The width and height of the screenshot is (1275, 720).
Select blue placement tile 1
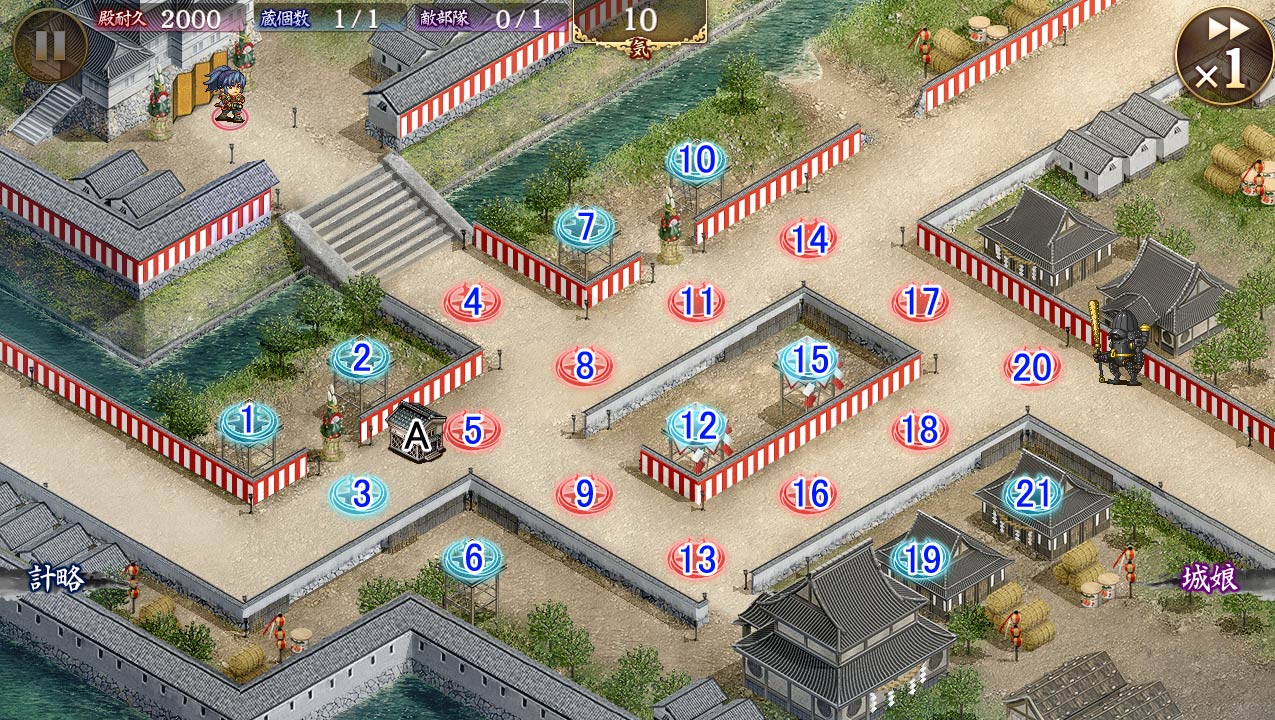tap(248, 422)
